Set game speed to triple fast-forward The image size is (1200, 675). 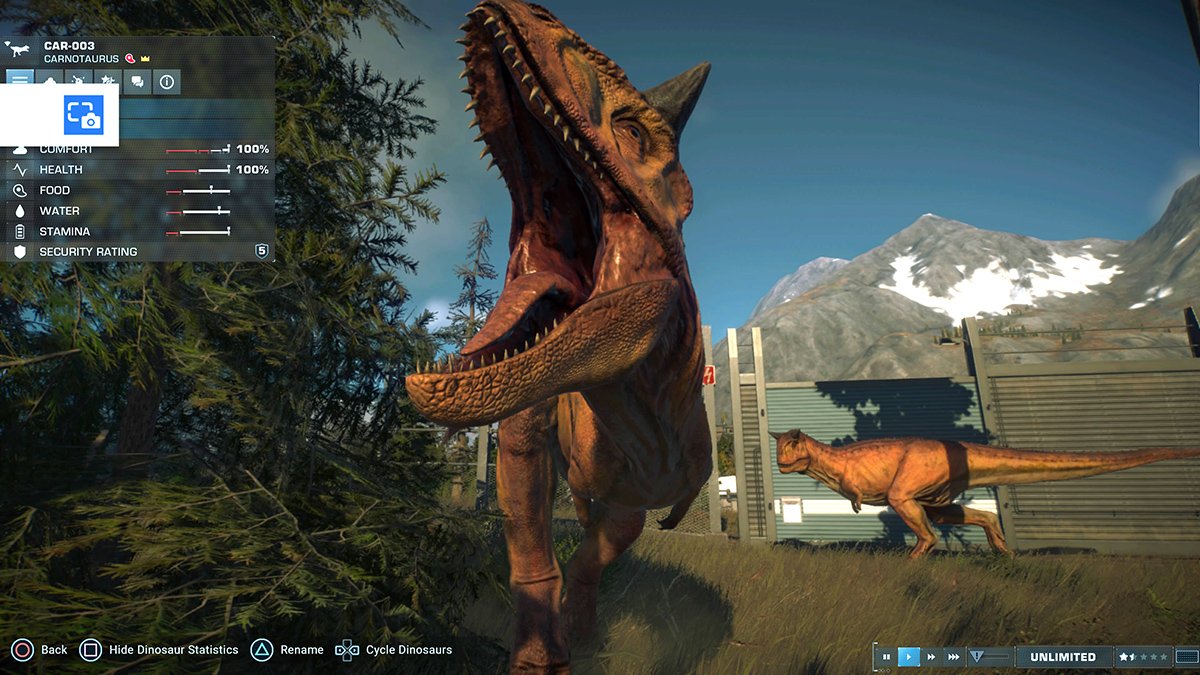[x=954, y=657]
